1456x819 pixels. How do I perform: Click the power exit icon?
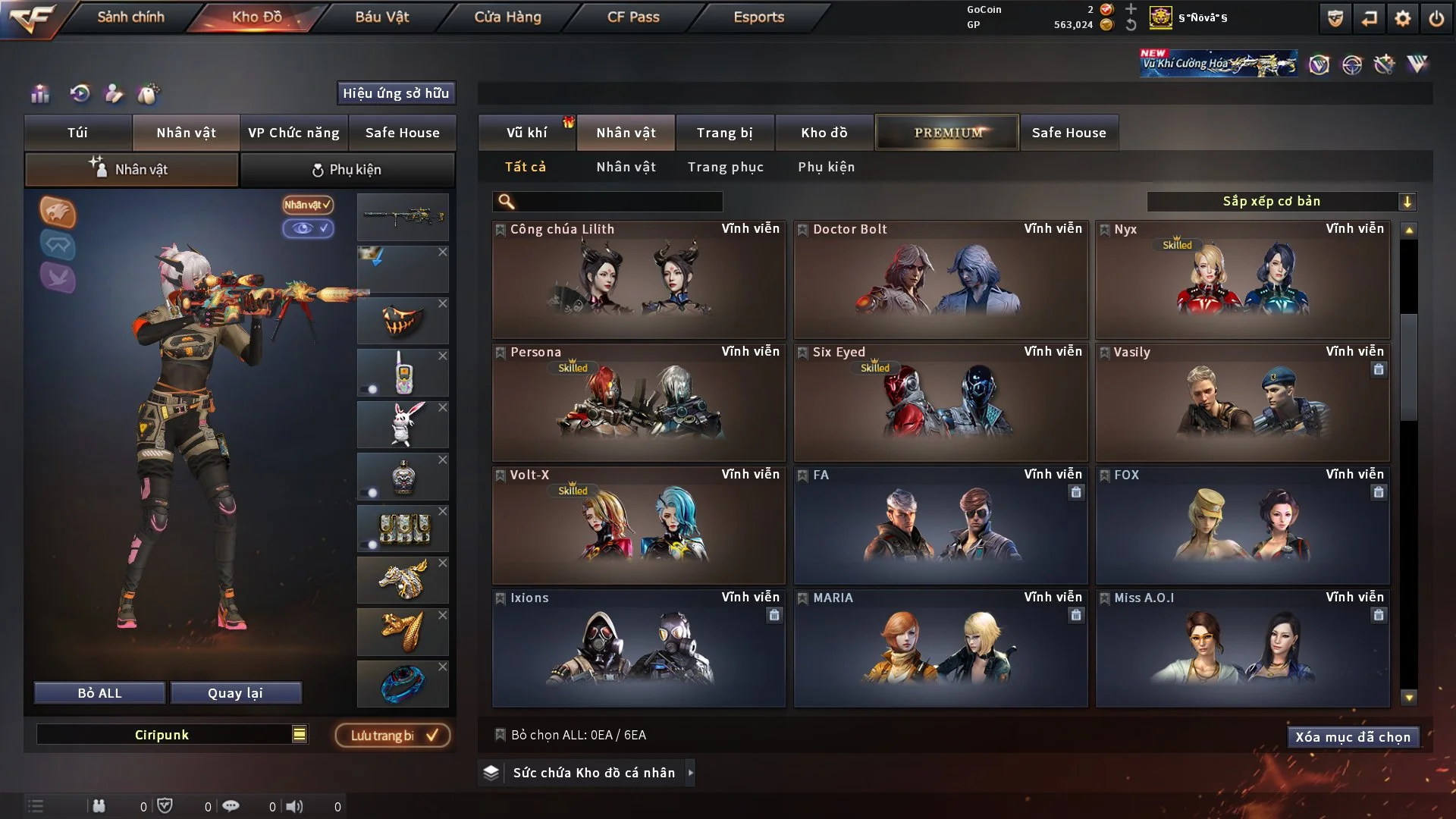click(x=1436, y=18)
